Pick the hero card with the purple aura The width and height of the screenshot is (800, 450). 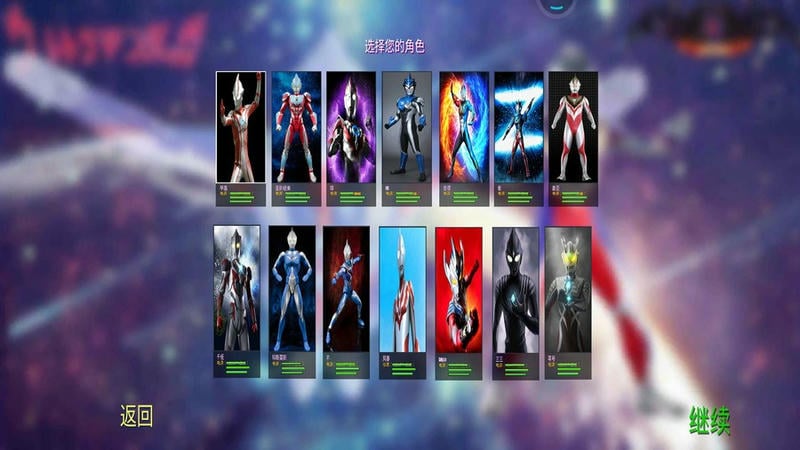point(351,128)
